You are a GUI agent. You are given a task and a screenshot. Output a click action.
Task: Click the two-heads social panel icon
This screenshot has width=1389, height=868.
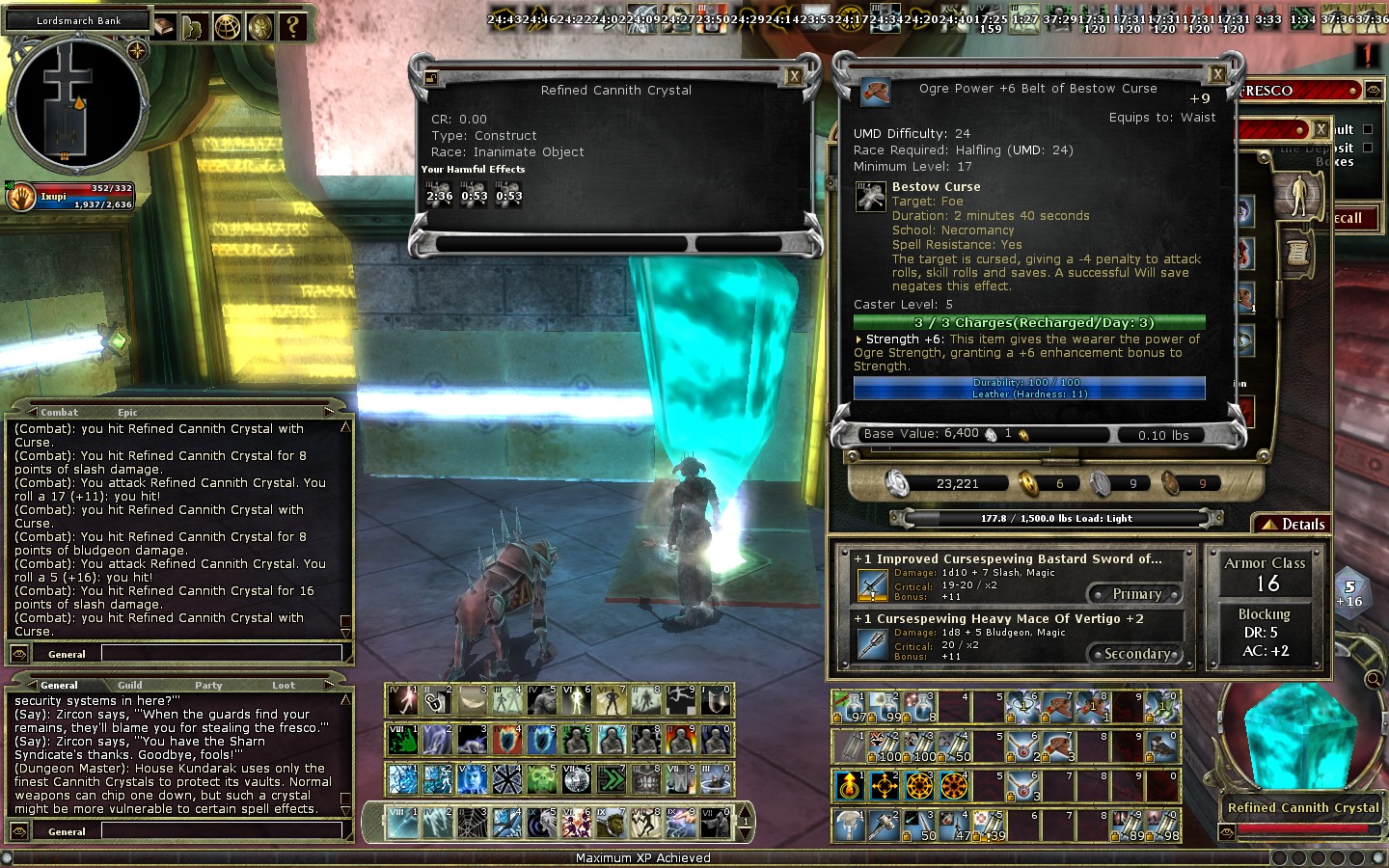click(x=195, y=26)
